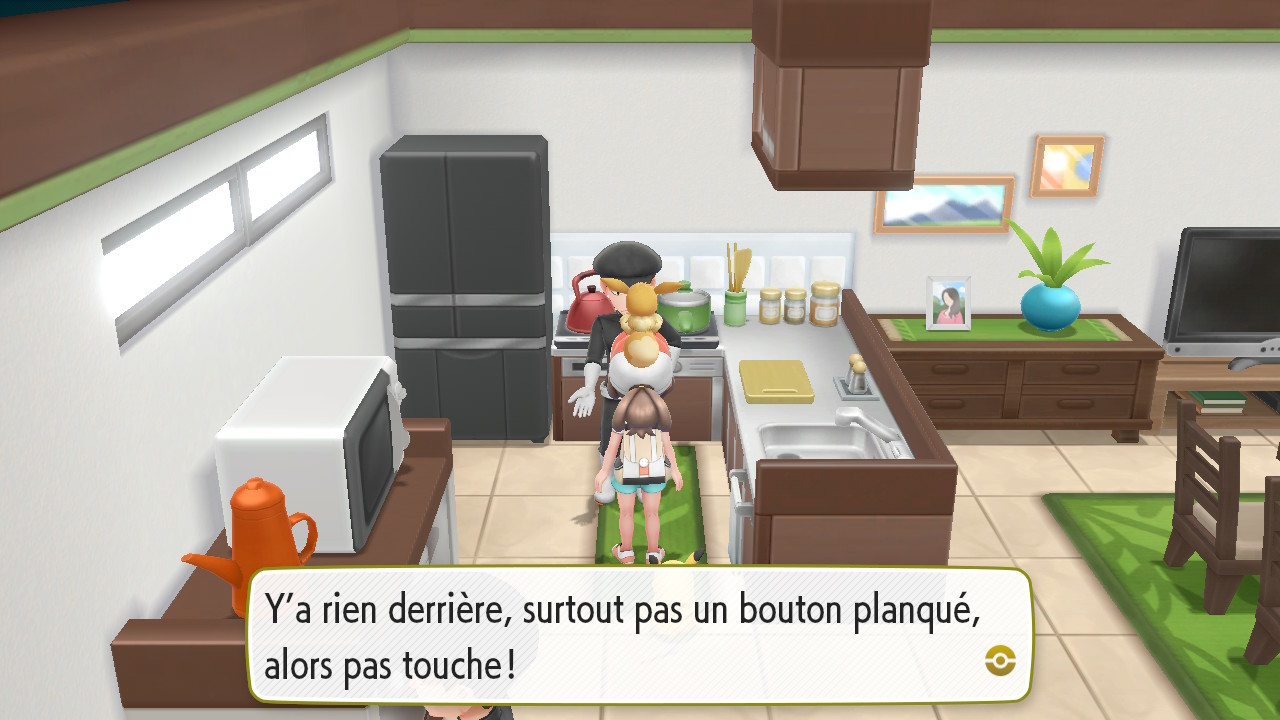Advance the dialogue text box

640,636
